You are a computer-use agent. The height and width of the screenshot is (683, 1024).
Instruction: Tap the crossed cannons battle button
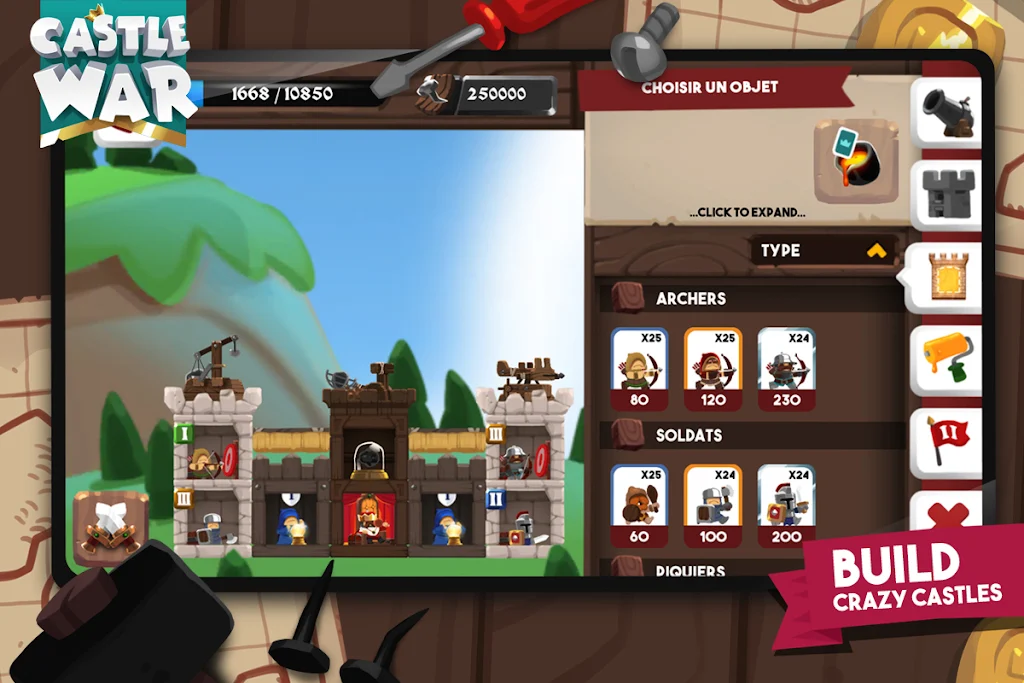(x=110, y=527)
